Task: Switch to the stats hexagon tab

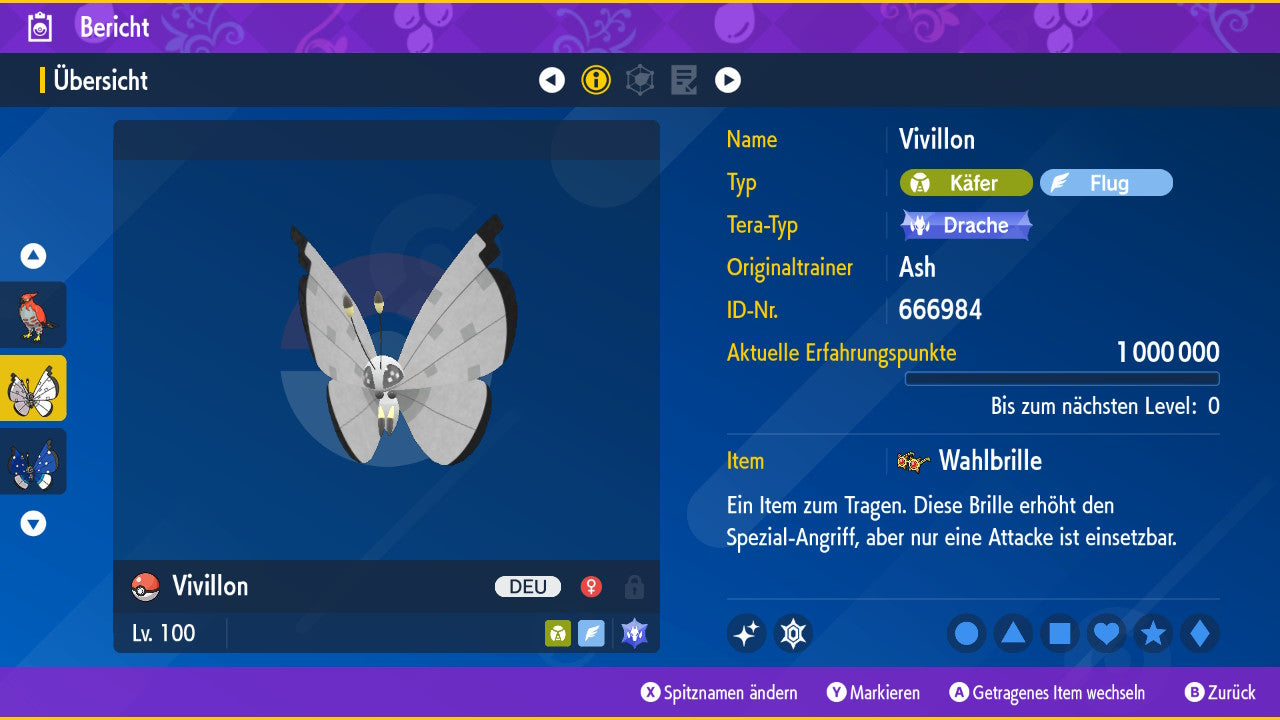Action: click(640, 80)
